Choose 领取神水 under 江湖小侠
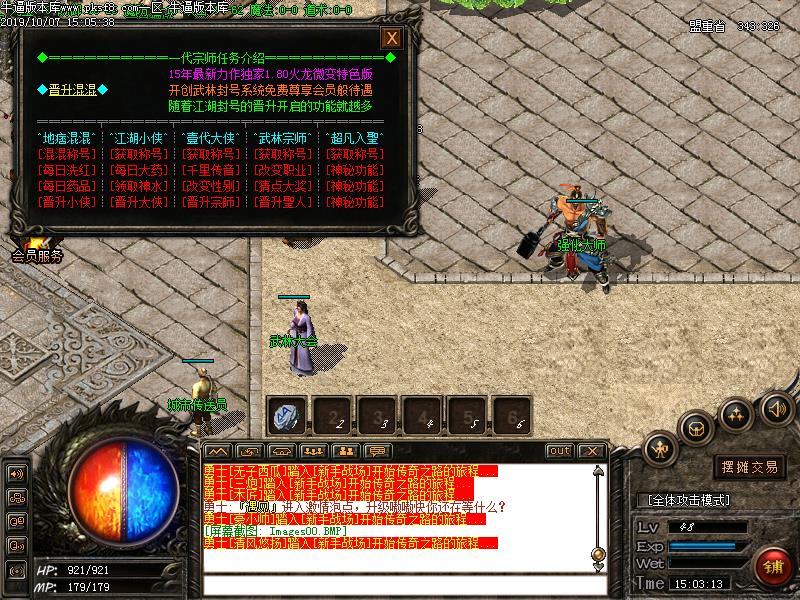This screenshot has width=800, height=600. [138, 186]
